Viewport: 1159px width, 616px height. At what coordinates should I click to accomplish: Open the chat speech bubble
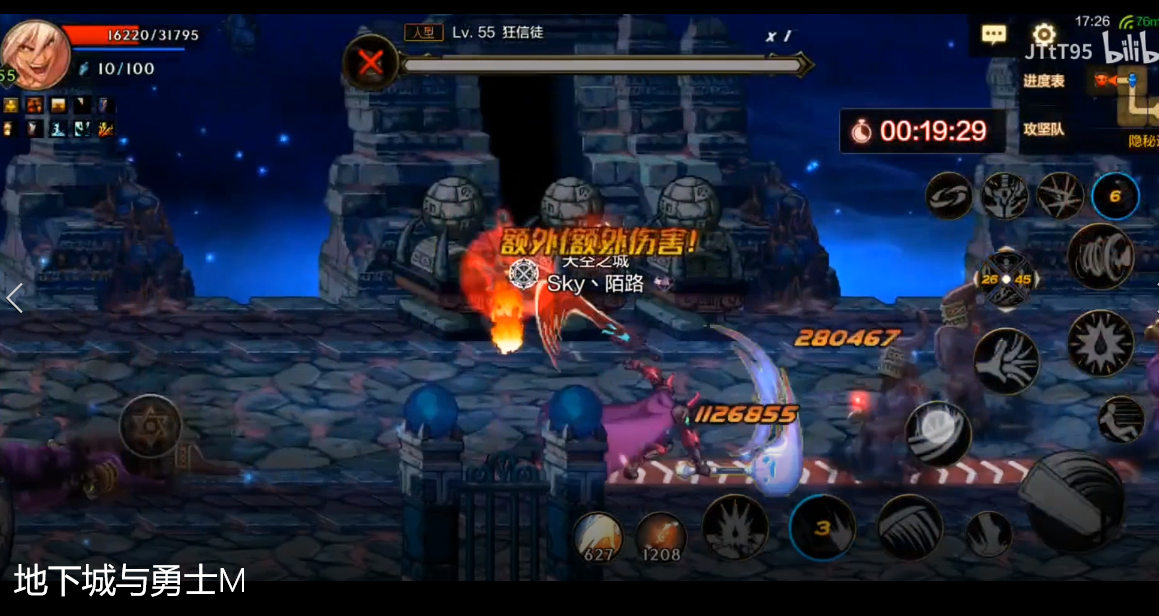[993, 35]
